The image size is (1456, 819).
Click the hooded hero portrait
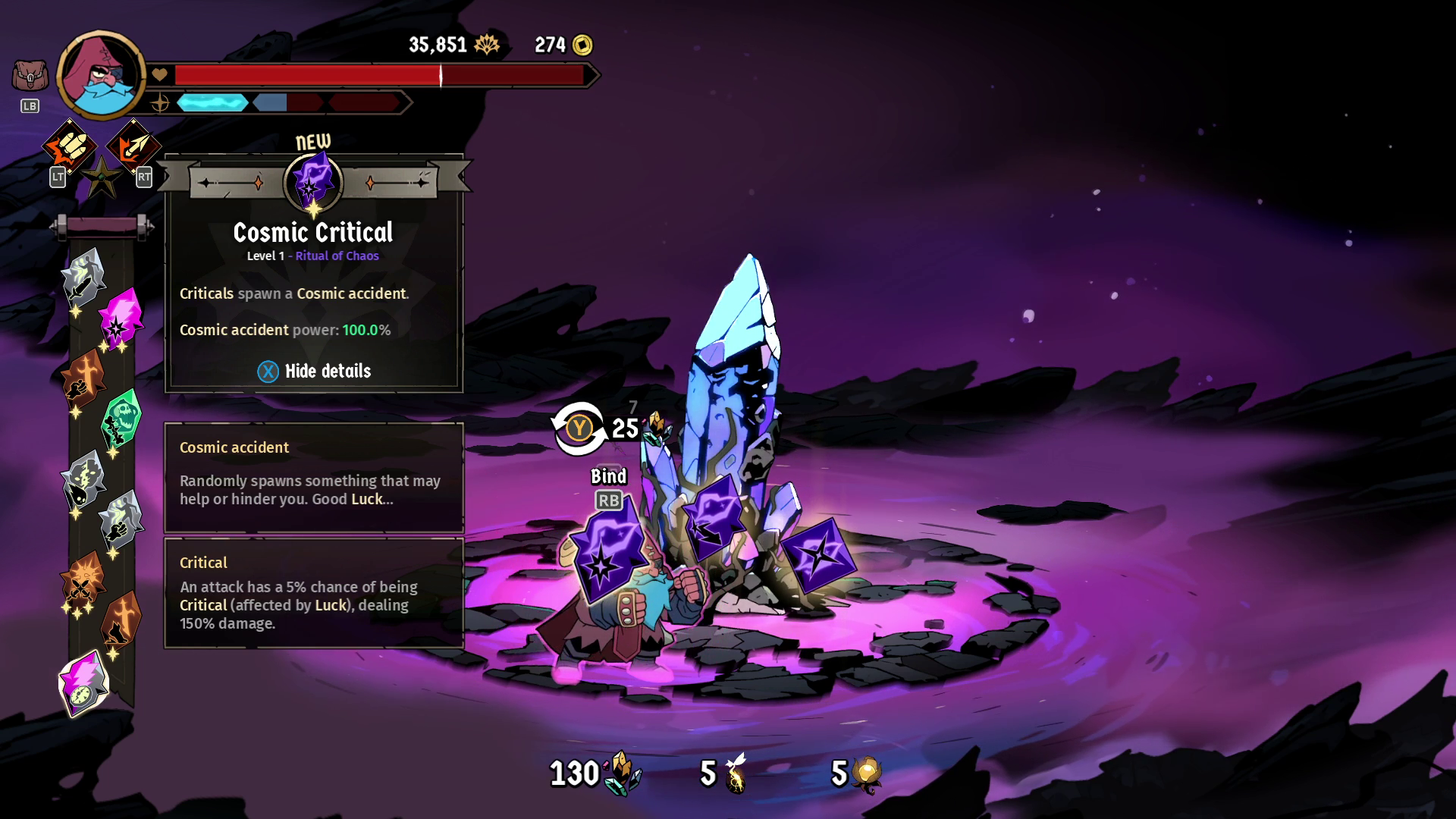point(101,75)
